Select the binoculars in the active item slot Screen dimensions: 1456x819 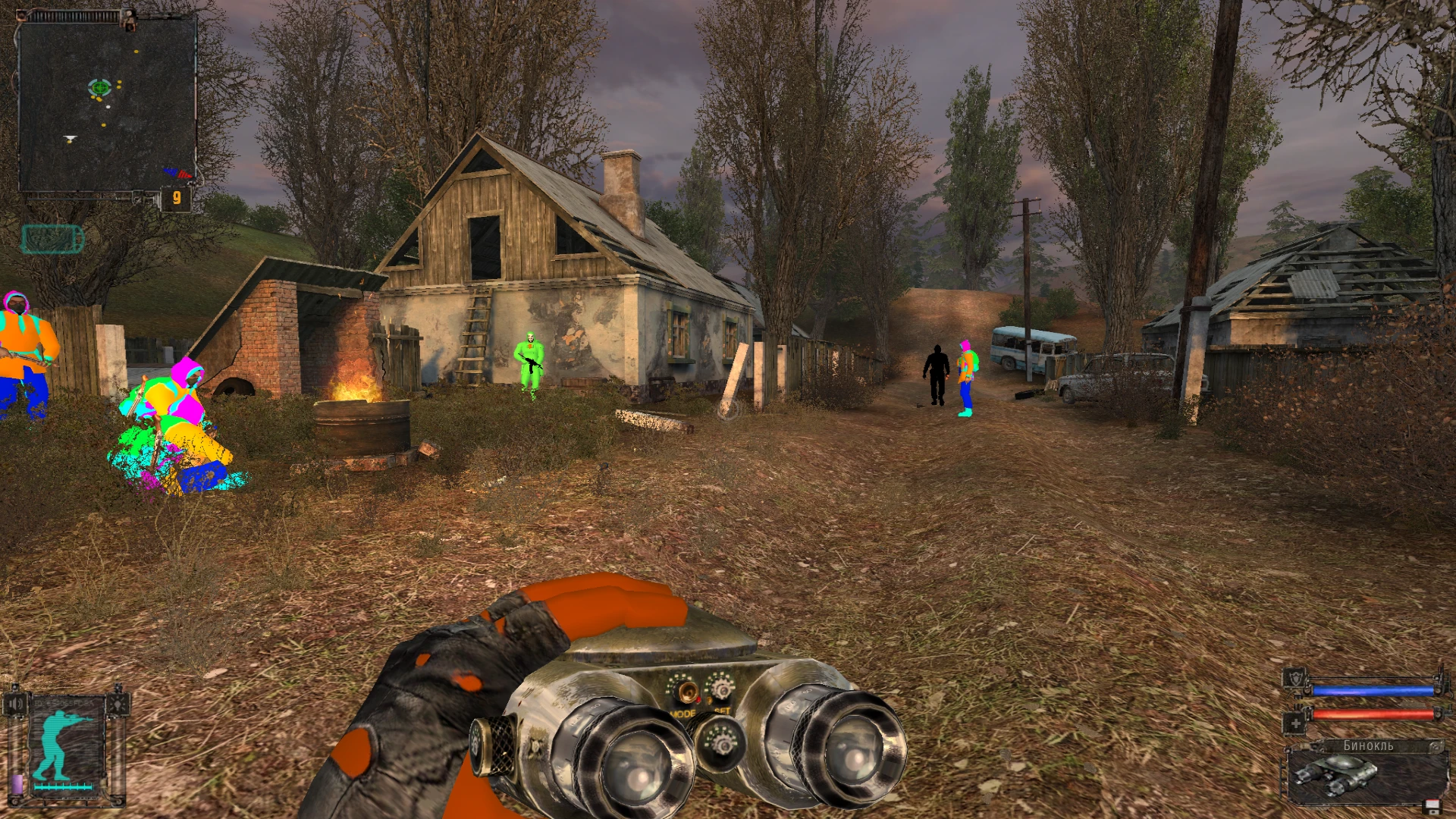[1337, 776]
